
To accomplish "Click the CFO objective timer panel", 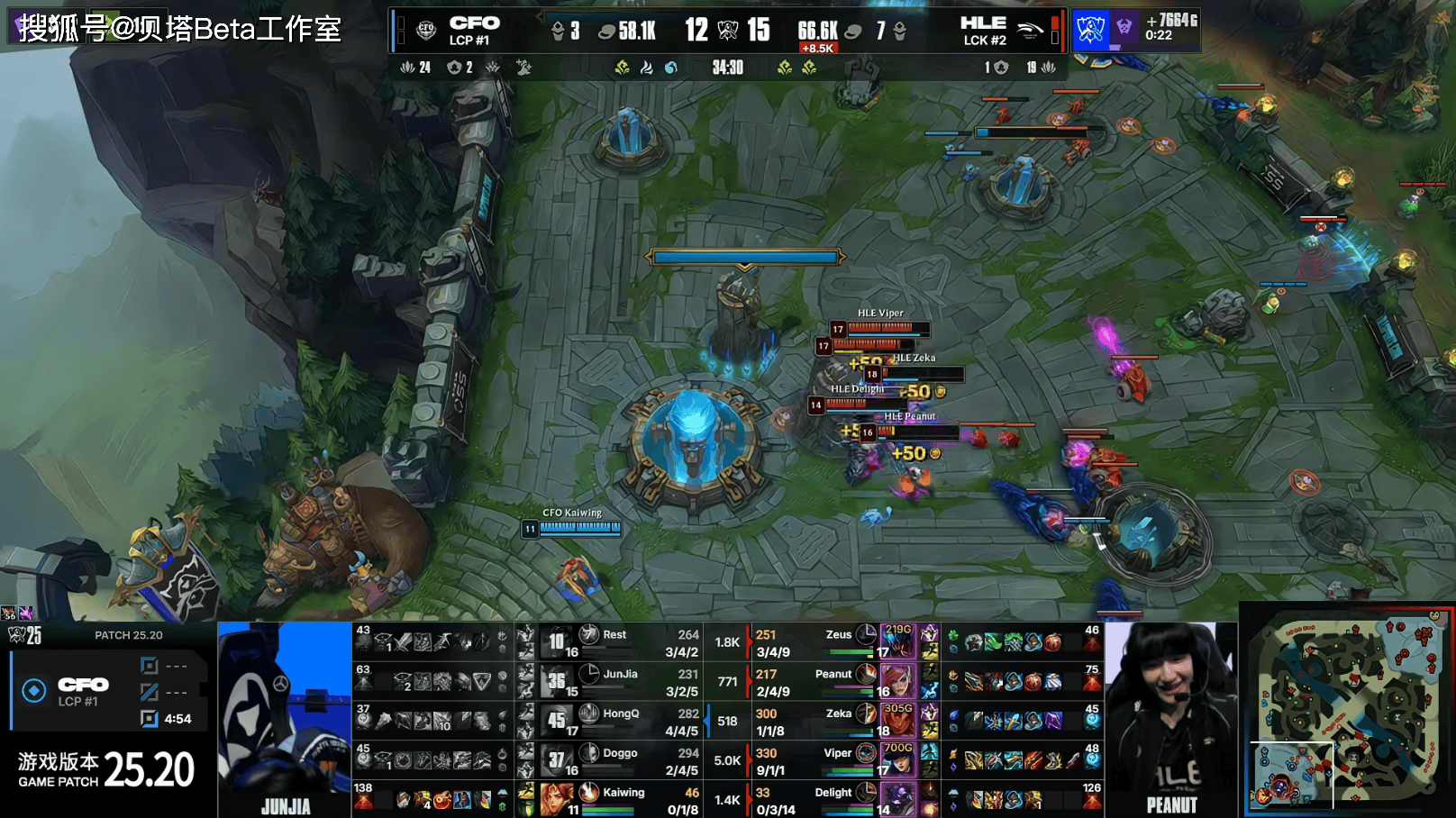I will coord(109,692).
